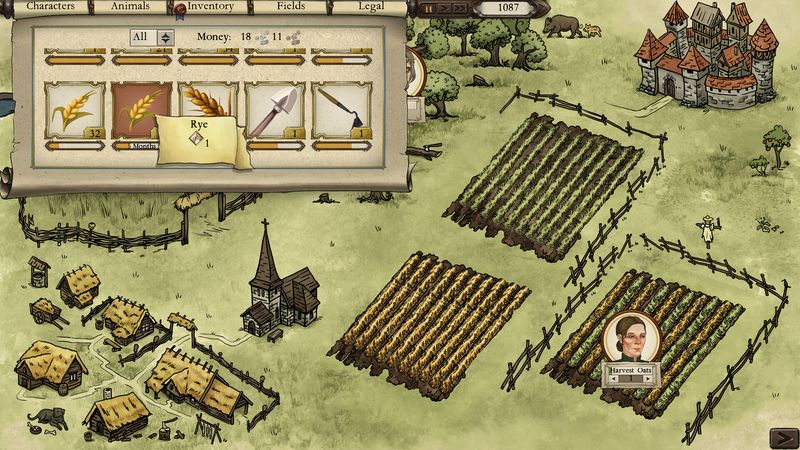Pause the game with the pause button

(x=429, y=8)
